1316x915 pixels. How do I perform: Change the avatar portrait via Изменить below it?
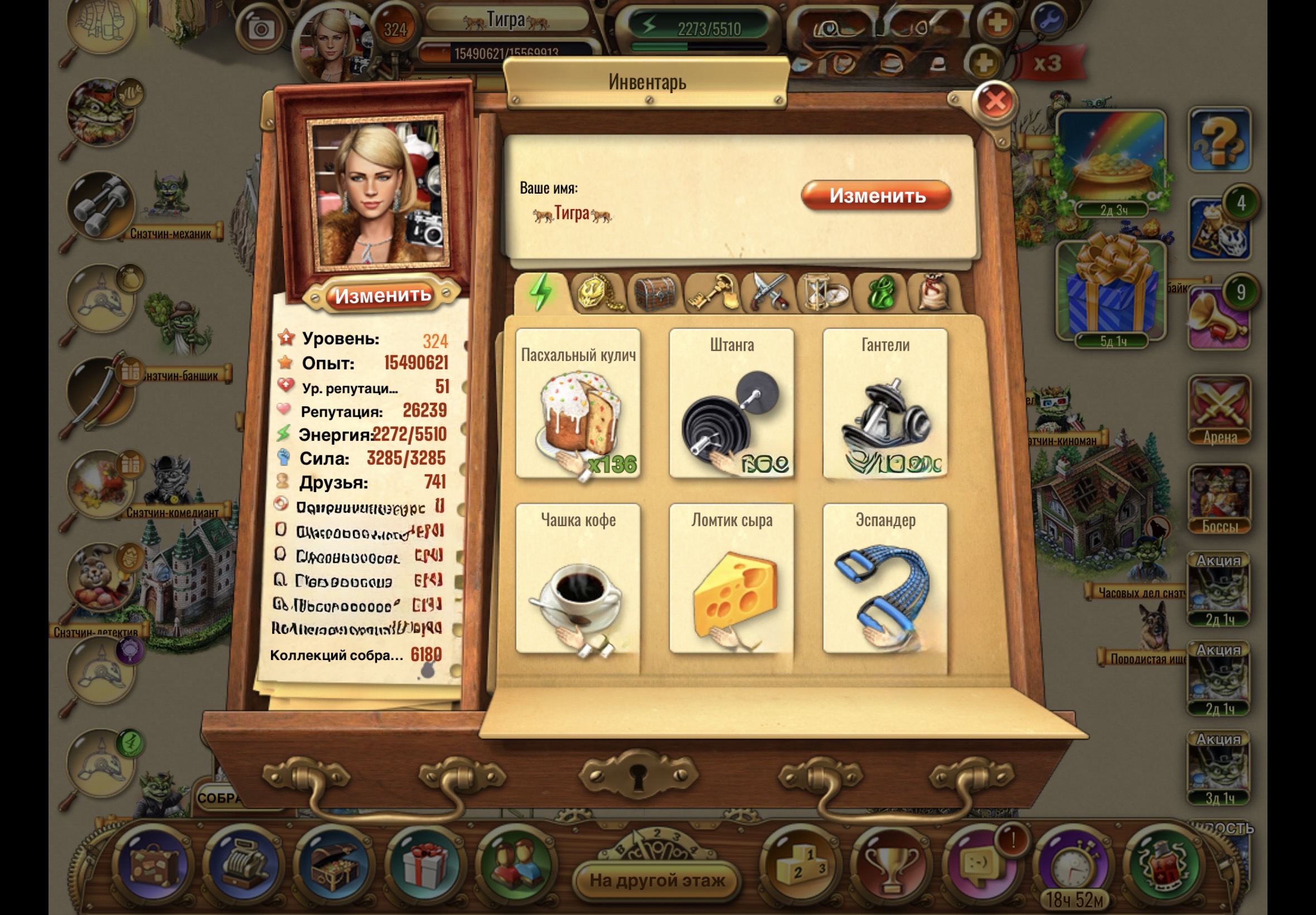382,296
